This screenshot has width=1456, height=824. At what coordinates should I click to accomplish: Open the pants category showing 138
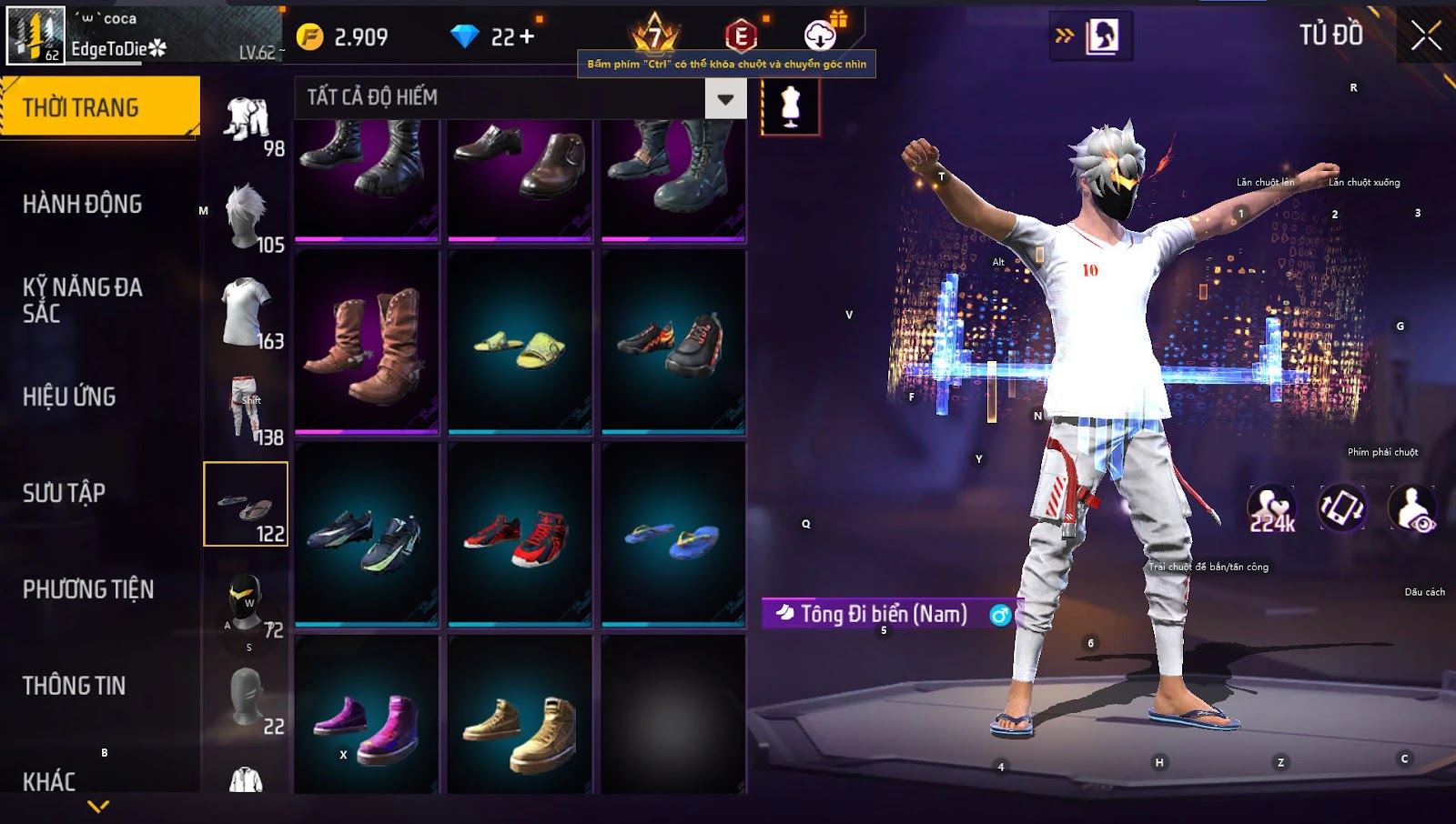[x=246, y=409]
